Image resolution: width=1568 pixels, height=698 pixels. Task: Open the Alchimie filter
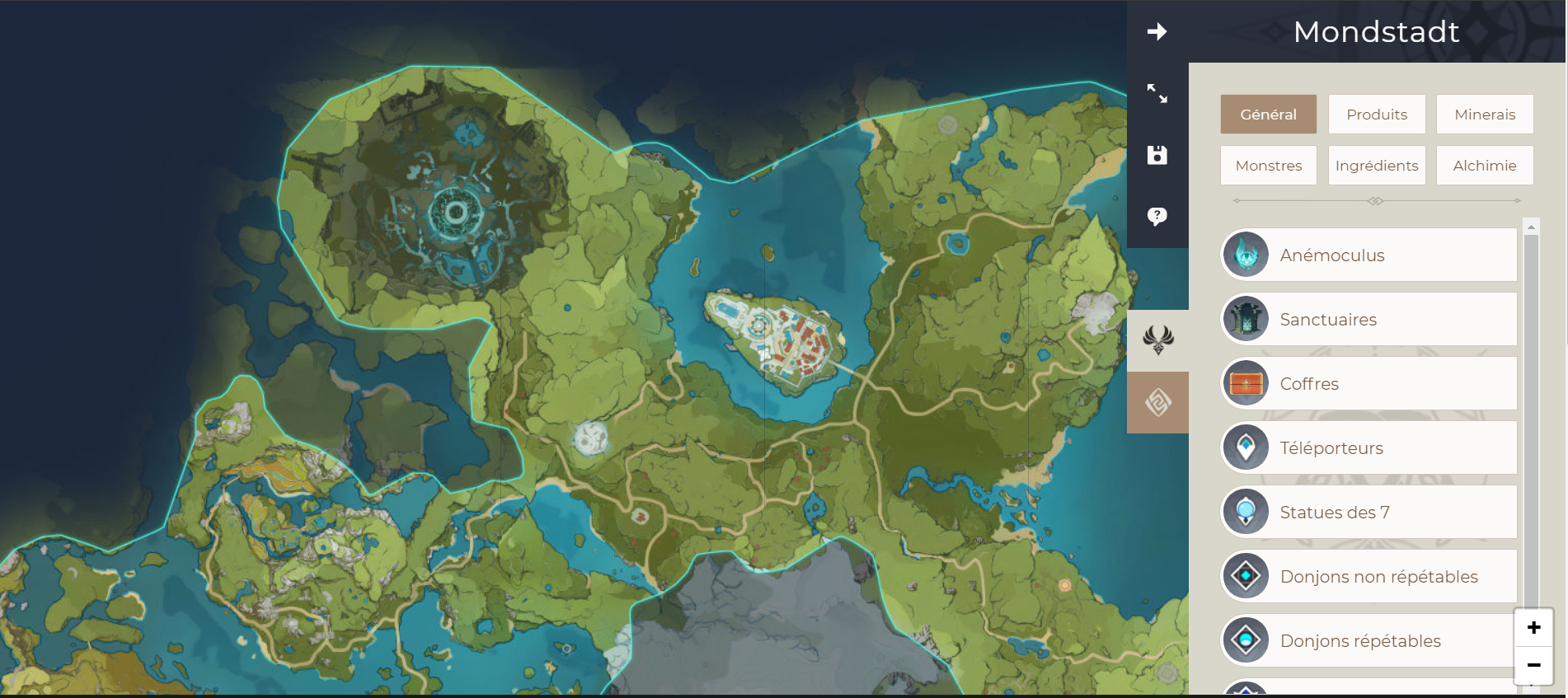pos(1484,165)
